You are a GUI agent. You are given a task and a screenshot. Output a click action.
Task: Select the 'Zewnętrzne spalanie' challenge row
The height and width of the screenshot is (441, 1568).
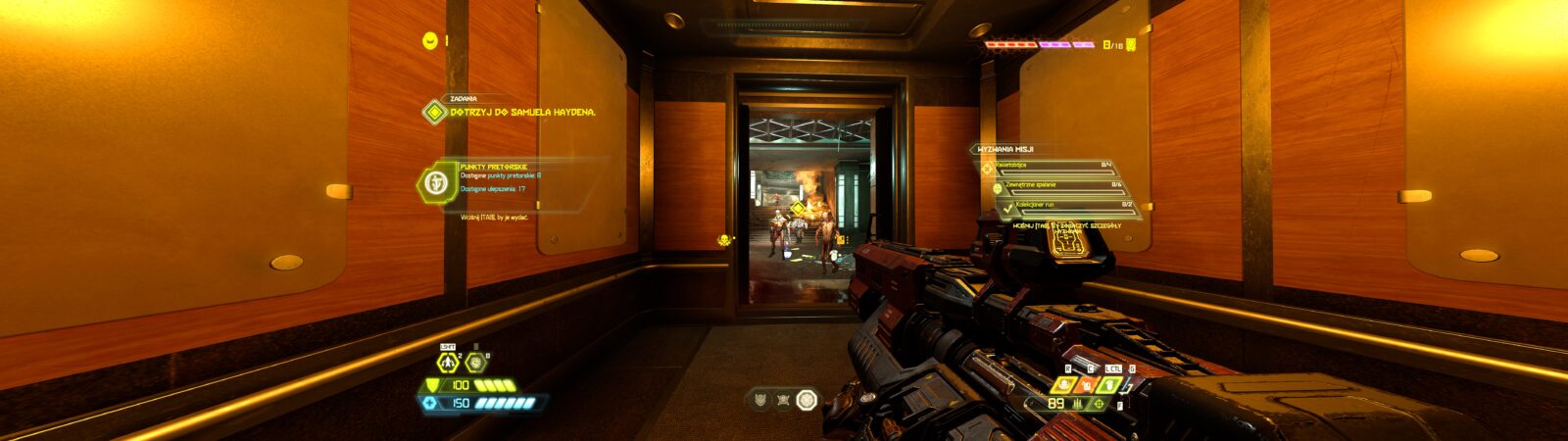tap(1058, 185)
